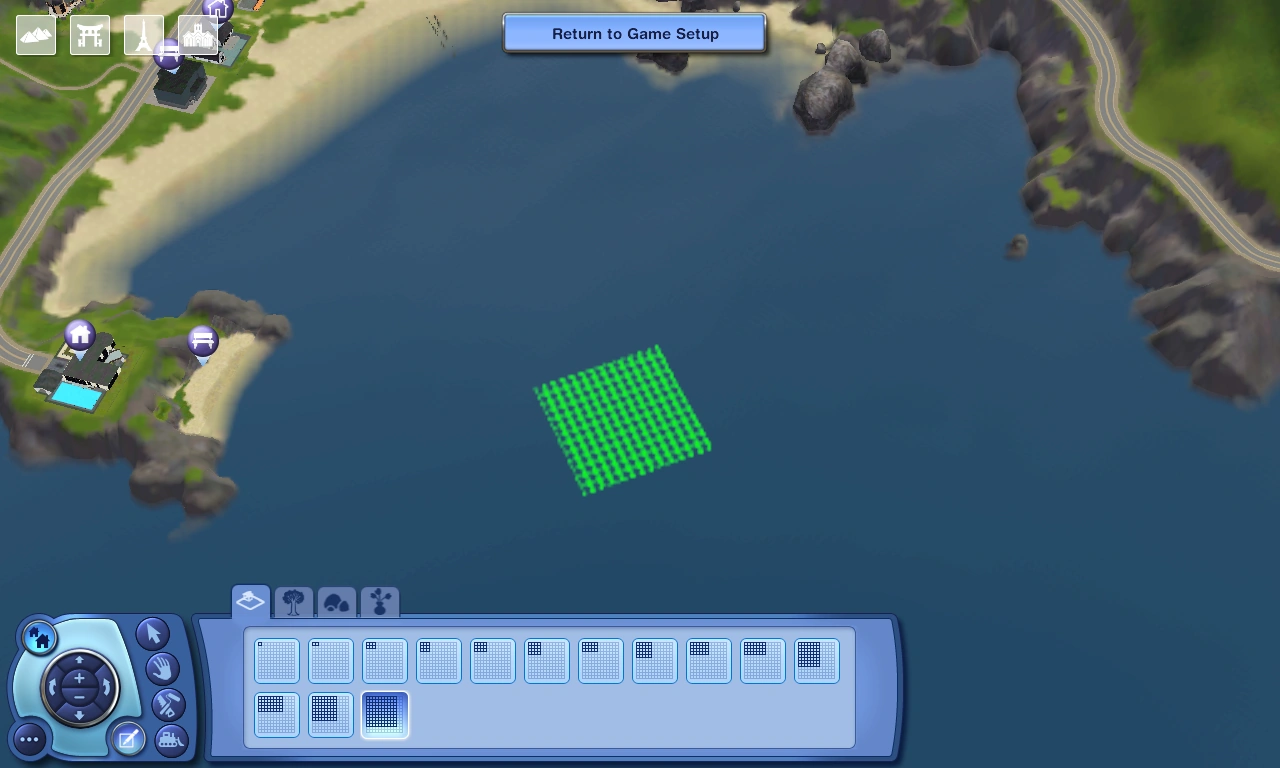1280x768 pixels.
Task: Select the largest lot size thumbnail
Action: click(x=384, y=714)
